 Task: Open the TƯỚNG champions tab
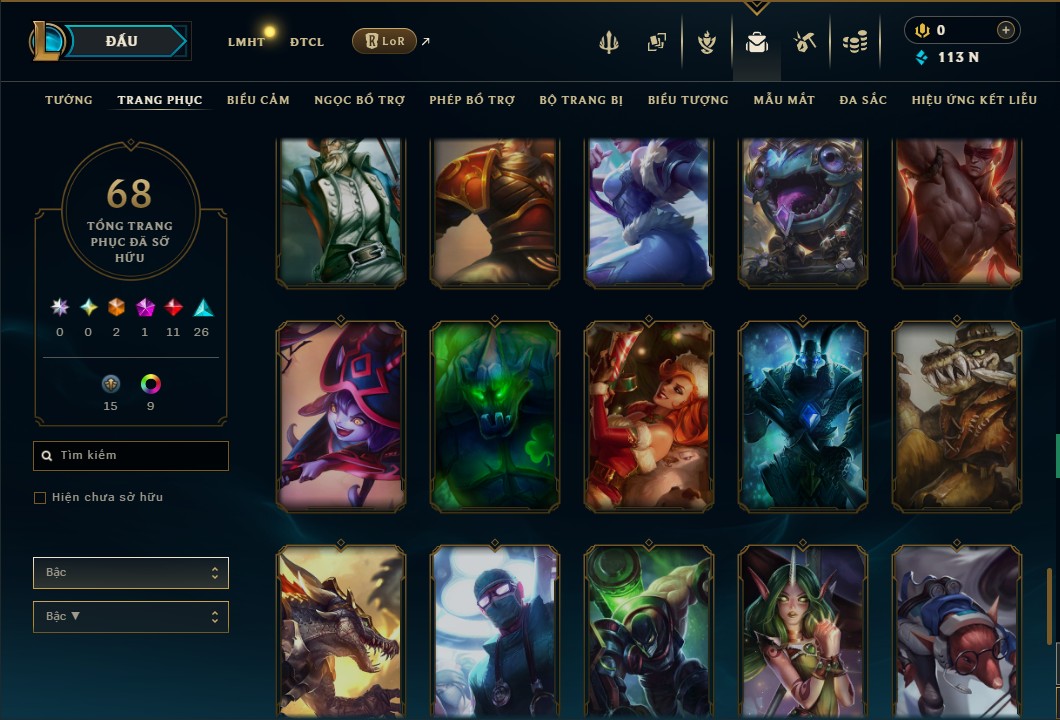coord(69,100)
